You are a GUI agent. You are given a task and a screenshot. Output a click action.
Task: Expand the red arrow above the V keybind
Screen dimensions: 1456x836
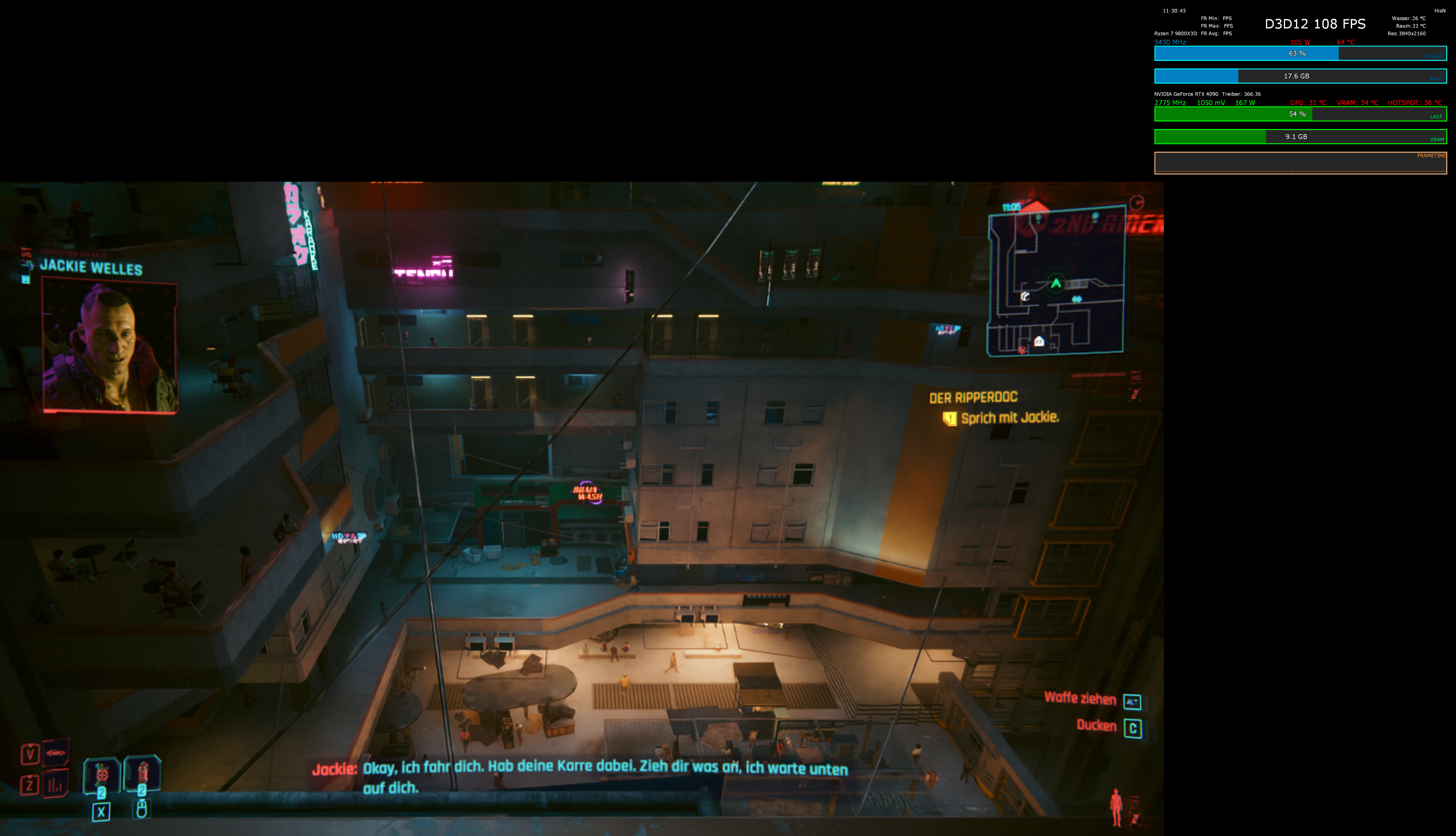click(x=30, y=746)
